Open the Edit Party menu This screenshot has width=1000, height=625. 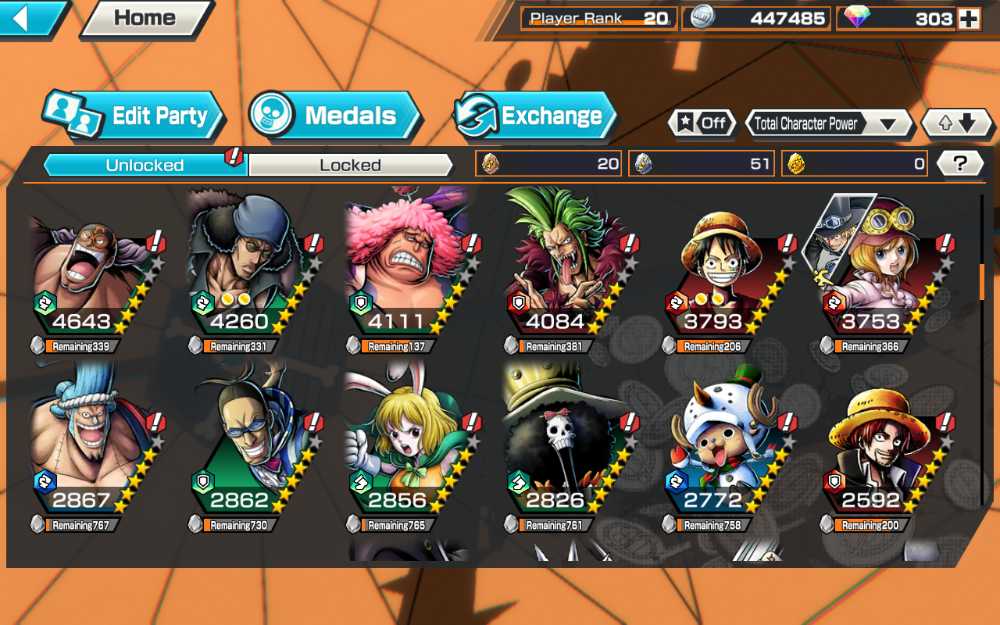pos(133,115)
